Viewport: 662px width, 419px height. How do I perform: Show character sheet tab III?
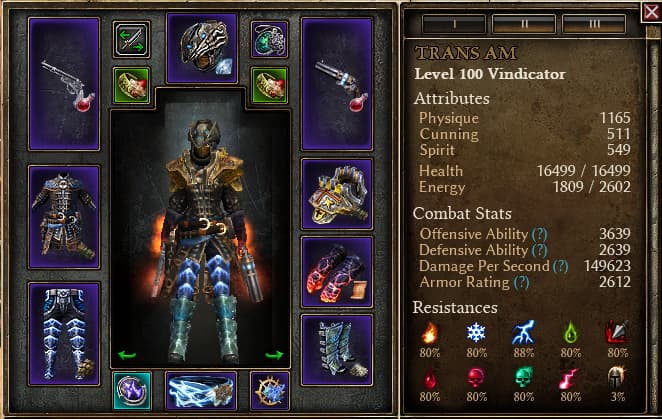(x=594, y=22)
